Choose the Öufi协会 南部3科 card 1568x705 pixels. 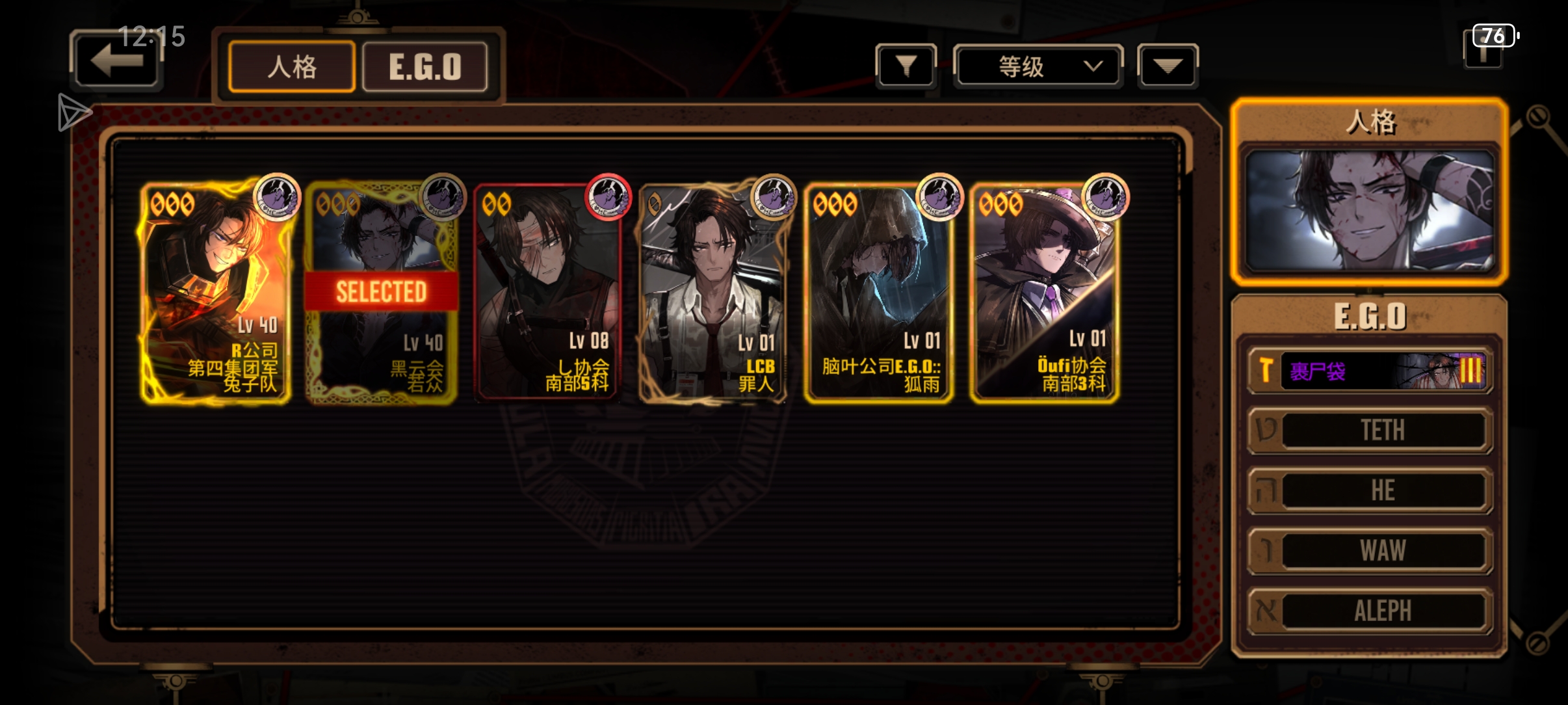coord(1045,293)
